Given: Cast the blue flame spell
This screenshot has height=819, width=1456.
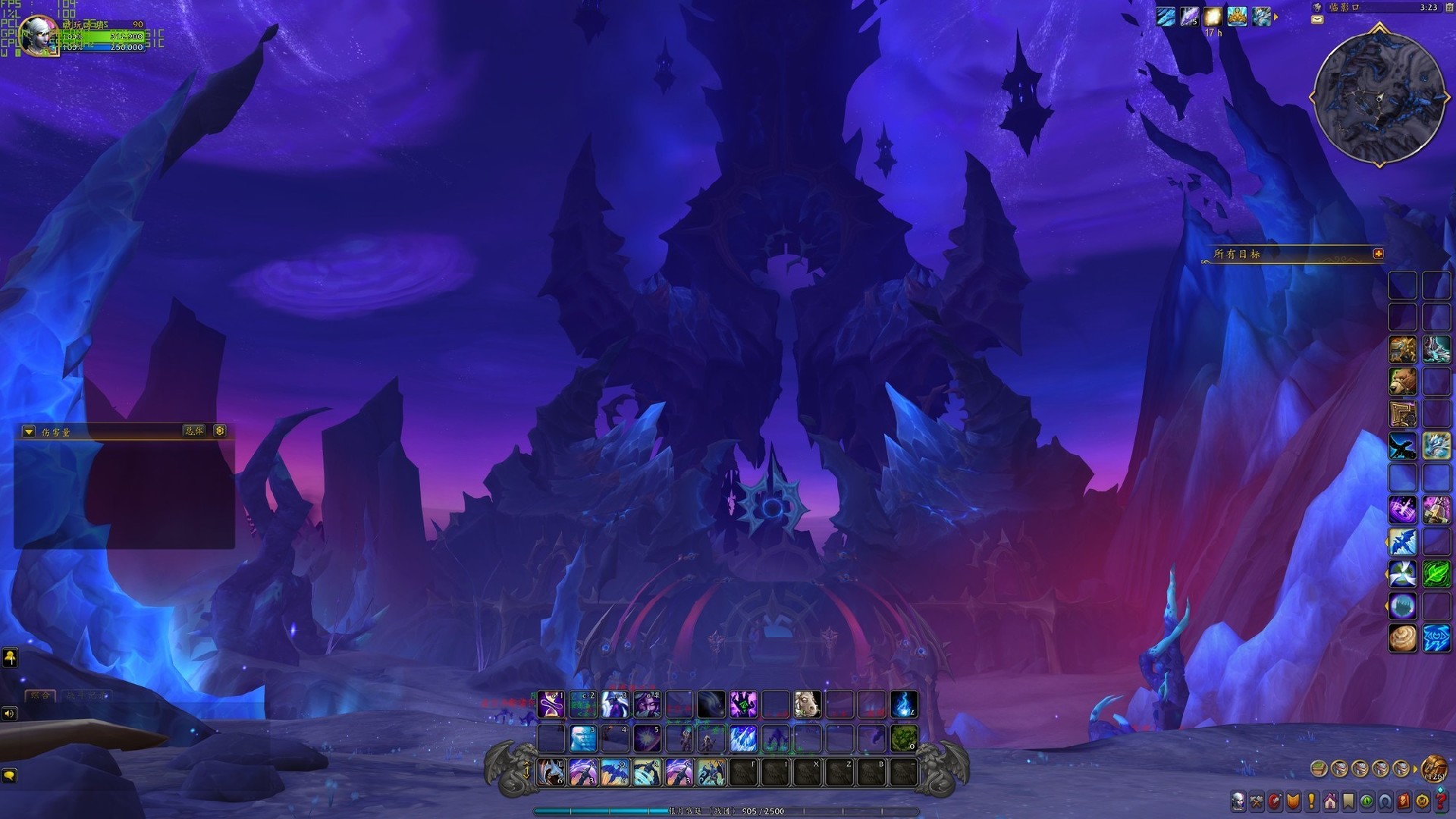Looking at the screenshot, I should point(903,704).
